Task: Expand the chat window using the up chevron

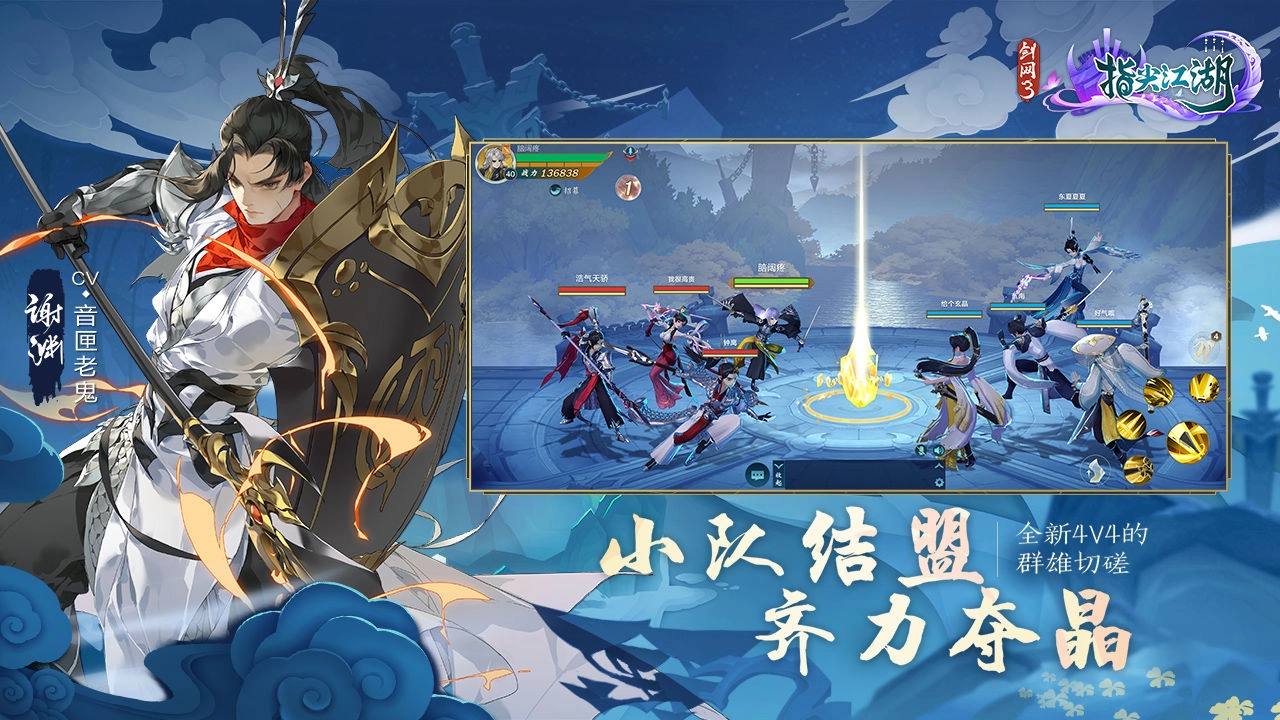Action: click(939, 466)
